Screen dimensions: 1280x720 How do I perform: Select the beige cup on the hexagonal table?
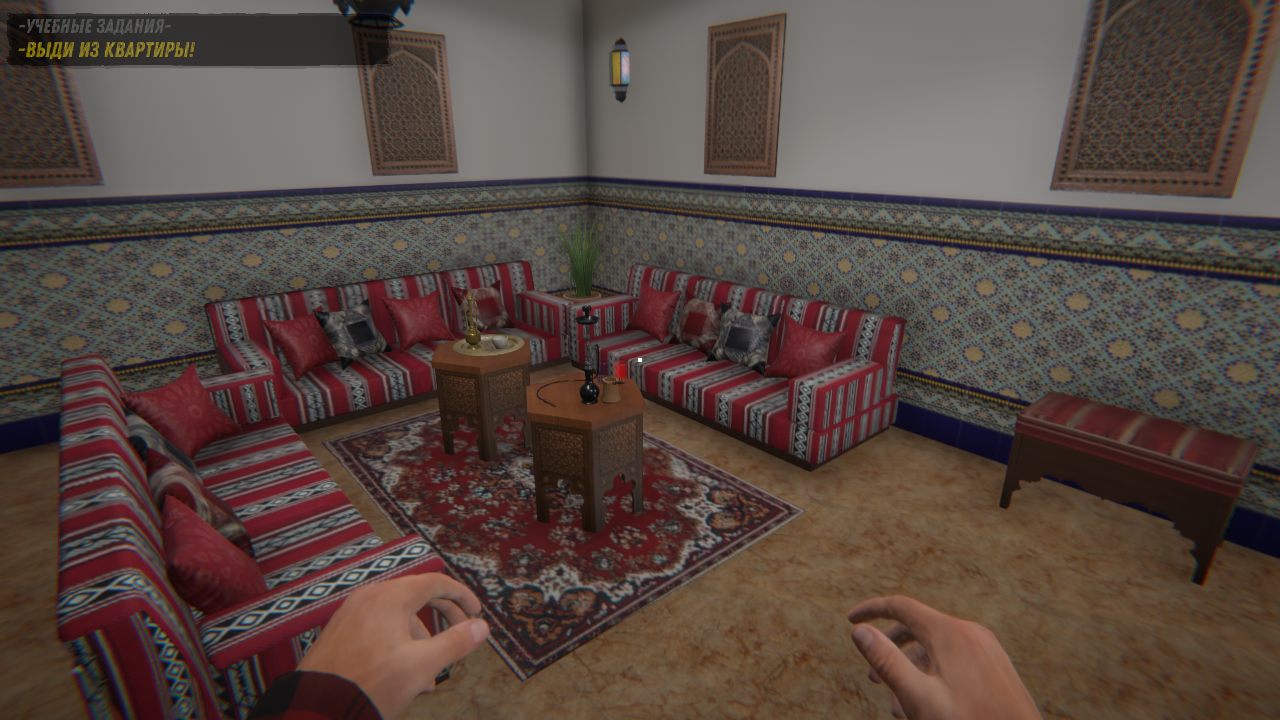pyautogui.click(x=609, y=390)
